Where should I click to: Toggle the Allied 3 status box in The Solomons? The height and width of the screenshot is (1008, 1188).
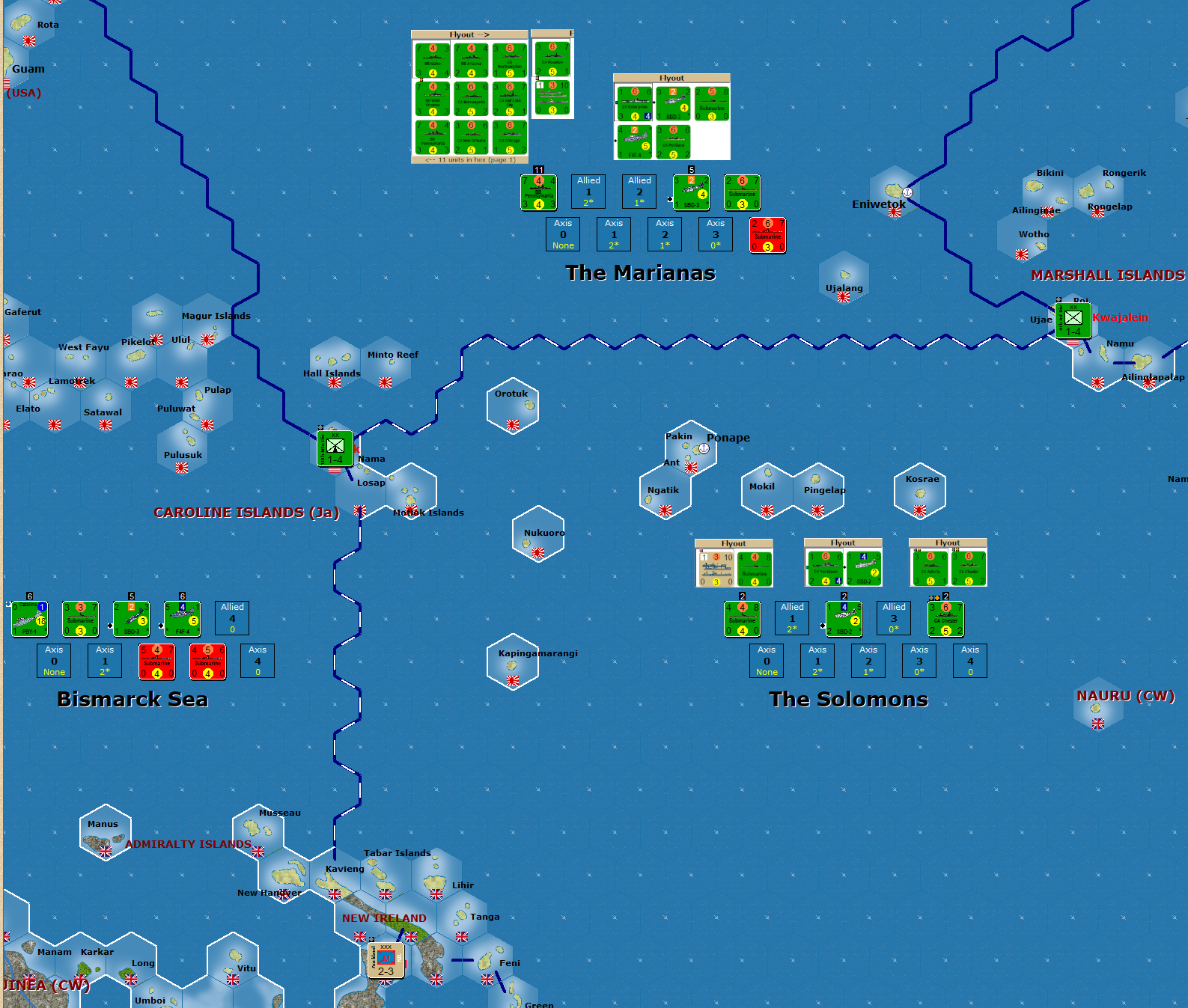coord(894,618)
